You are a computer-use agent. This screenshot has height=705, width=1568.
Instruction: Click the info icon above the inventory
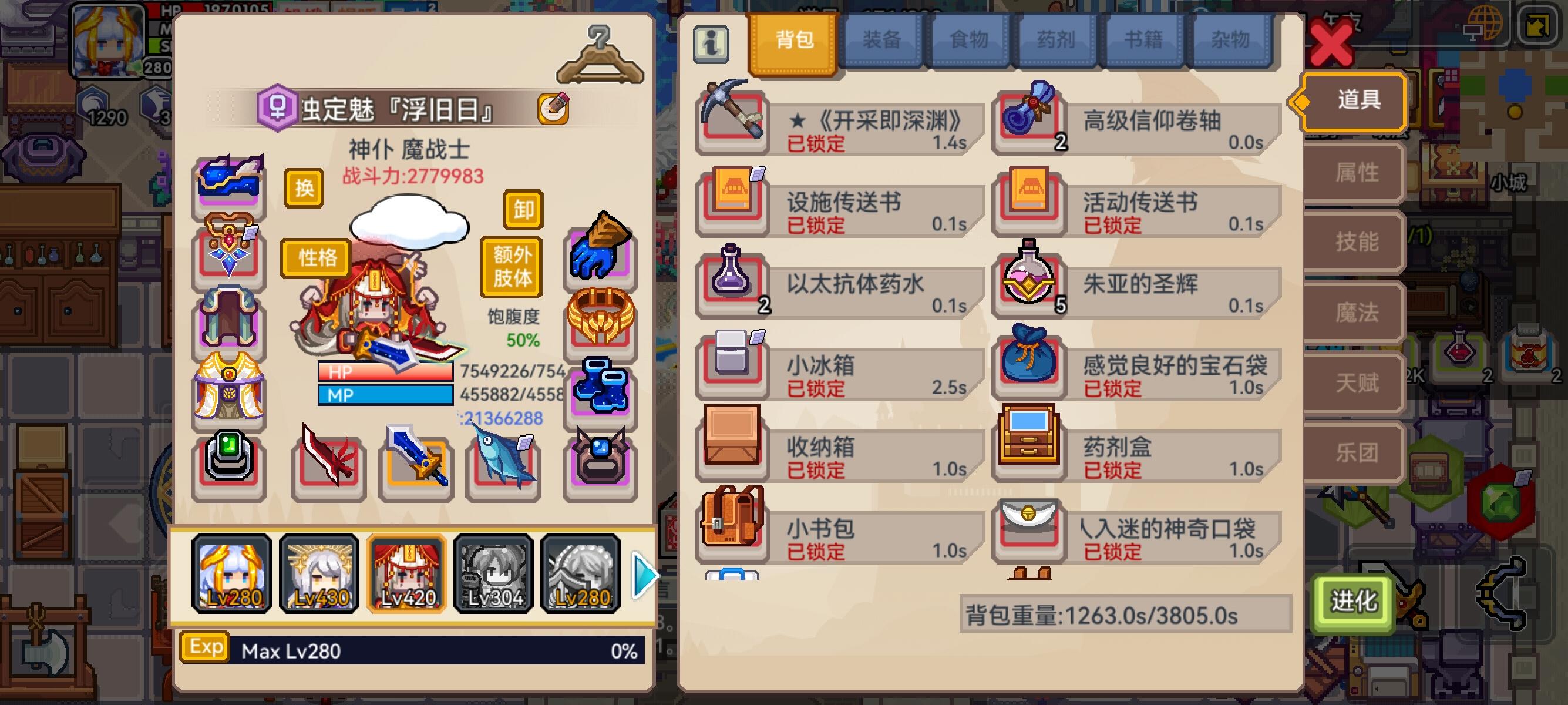pyautogui.click(x=711, y=43)
